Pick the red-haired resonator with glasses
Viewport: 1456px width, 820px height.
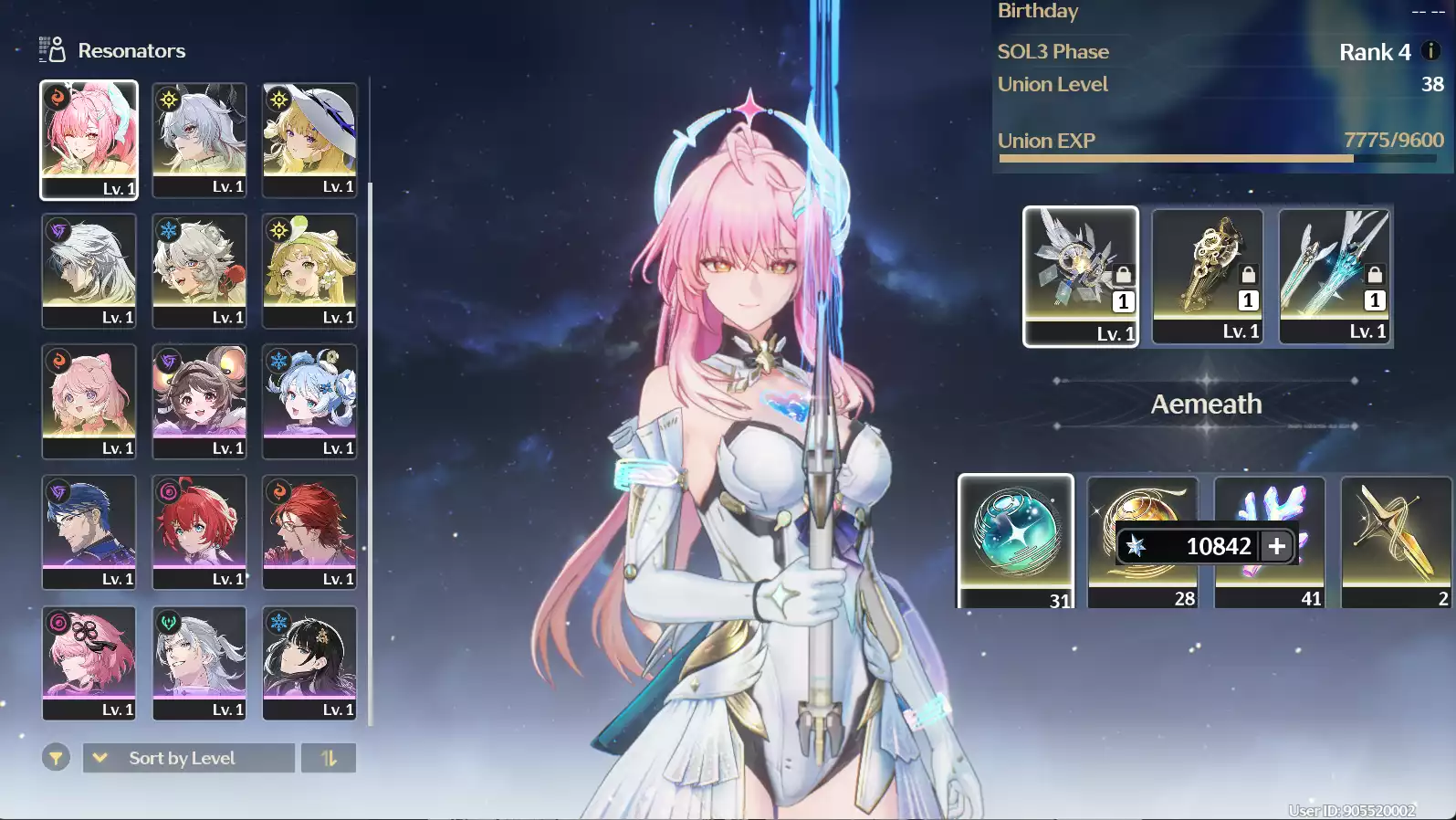309,531
